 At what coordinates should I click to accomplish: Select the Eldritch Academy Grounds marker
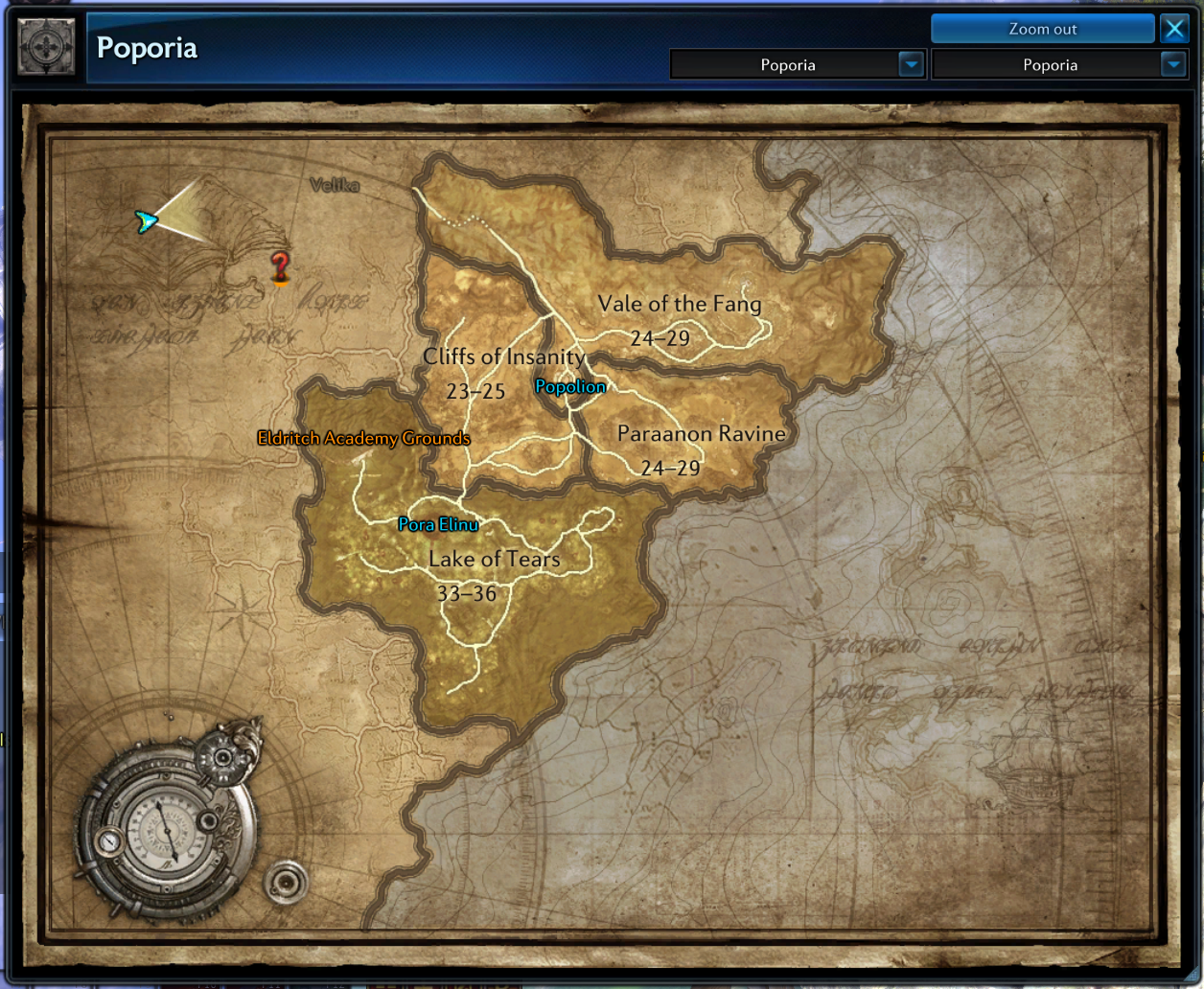point(363,439)
